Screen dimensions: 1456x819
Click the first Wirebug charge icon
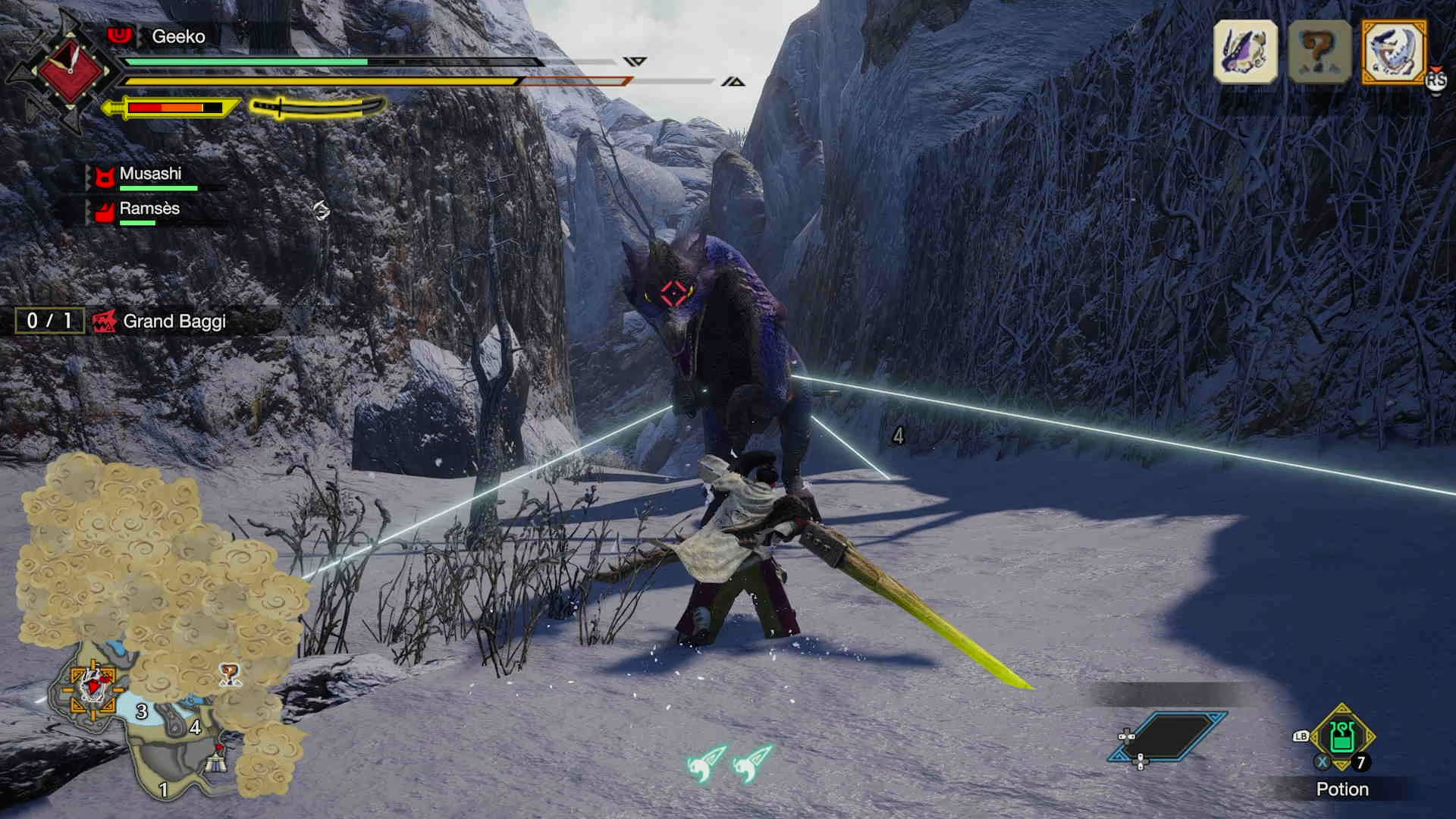coord(707,763)
